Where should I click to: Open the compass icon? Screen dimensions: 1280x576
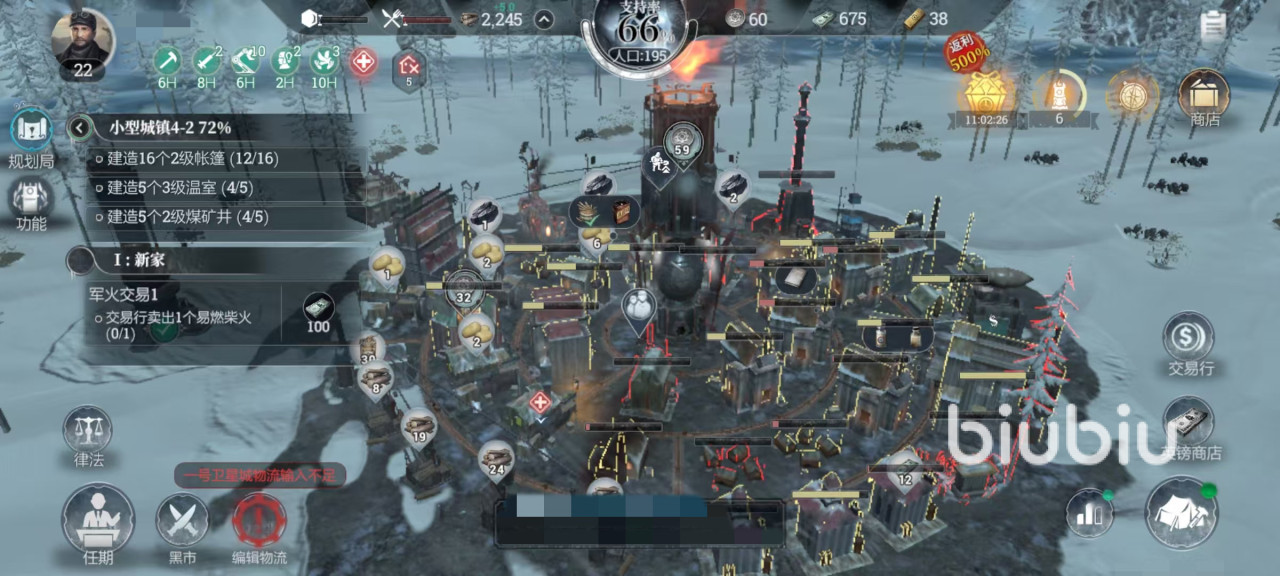pos(1132,96)
